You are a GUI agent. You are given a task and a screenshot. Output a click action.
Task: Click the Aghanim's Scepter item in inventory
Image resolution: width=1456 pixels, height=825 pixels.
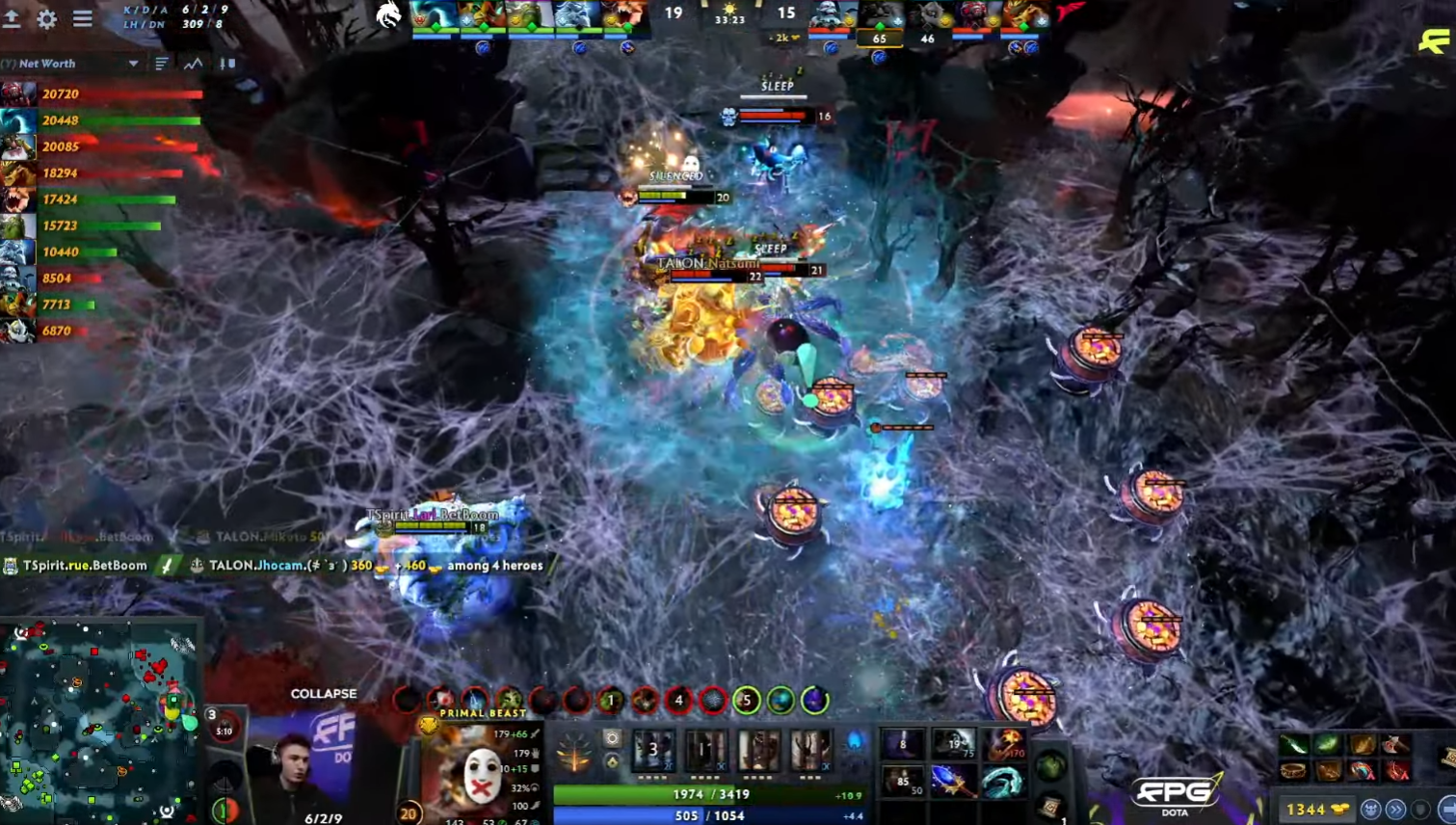click(952, 782)
